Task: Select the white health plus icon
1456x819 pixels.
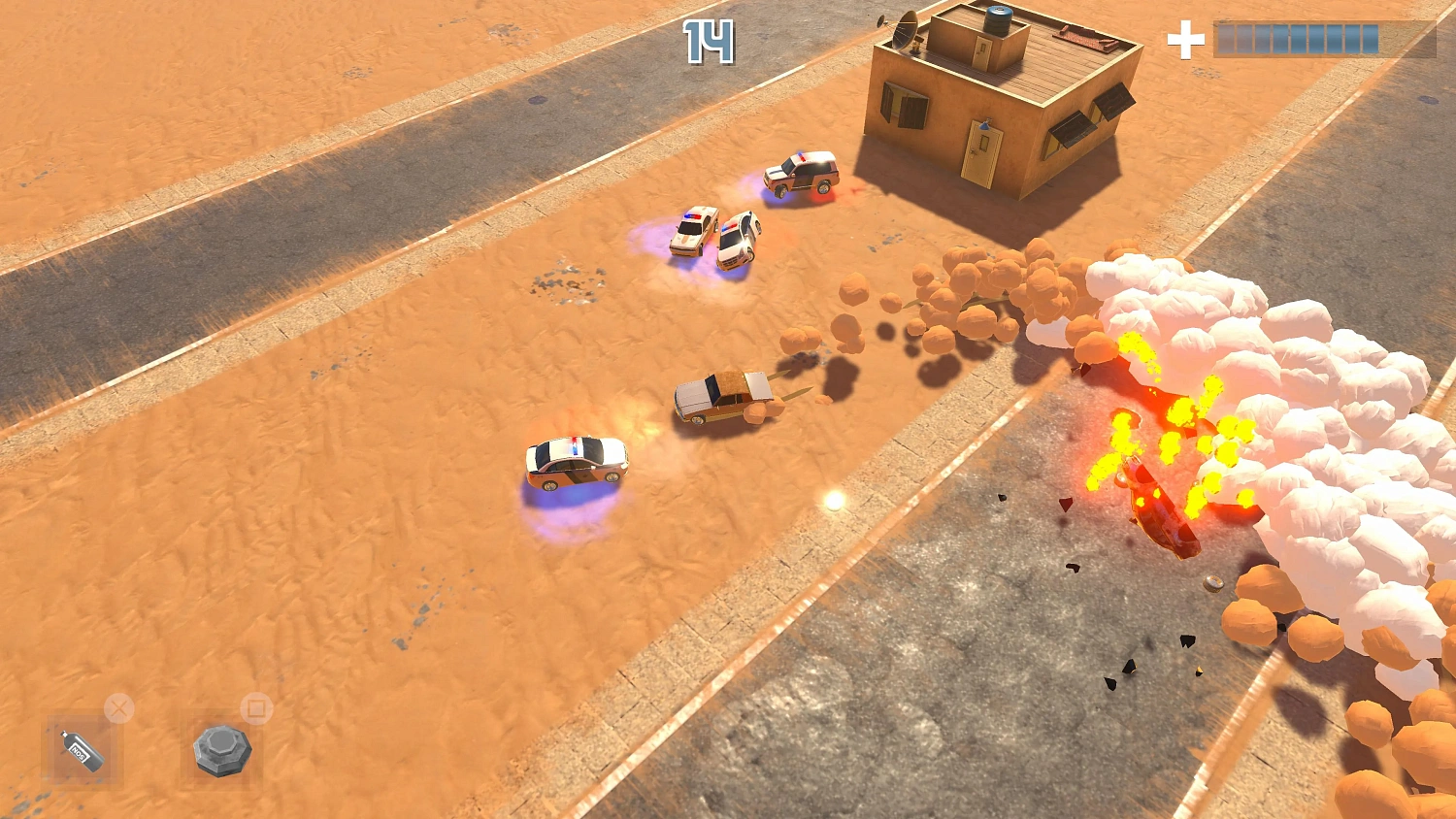Action: (1184, 41)
